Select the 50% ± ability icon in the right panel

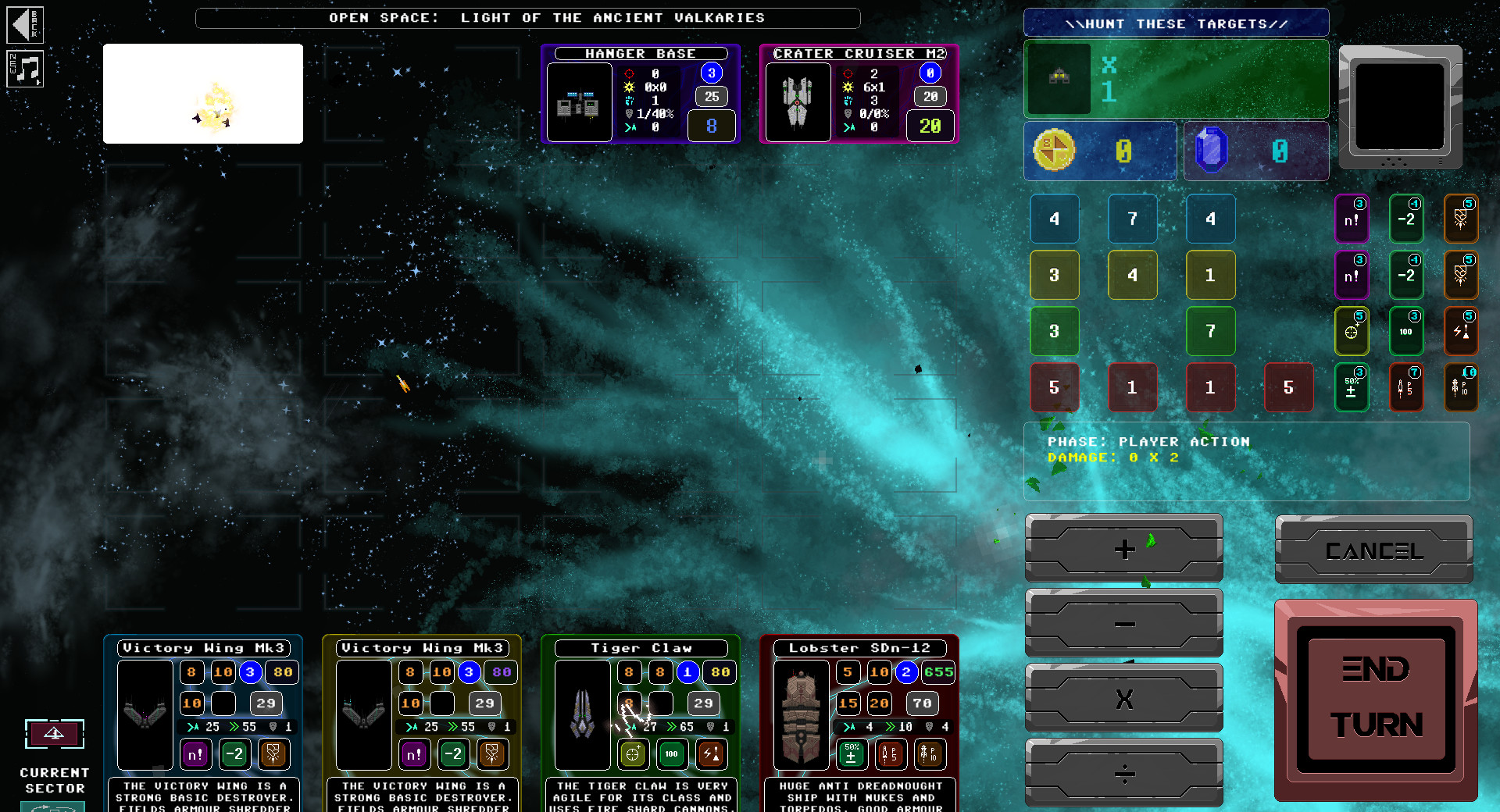(x=1352, y=387)
